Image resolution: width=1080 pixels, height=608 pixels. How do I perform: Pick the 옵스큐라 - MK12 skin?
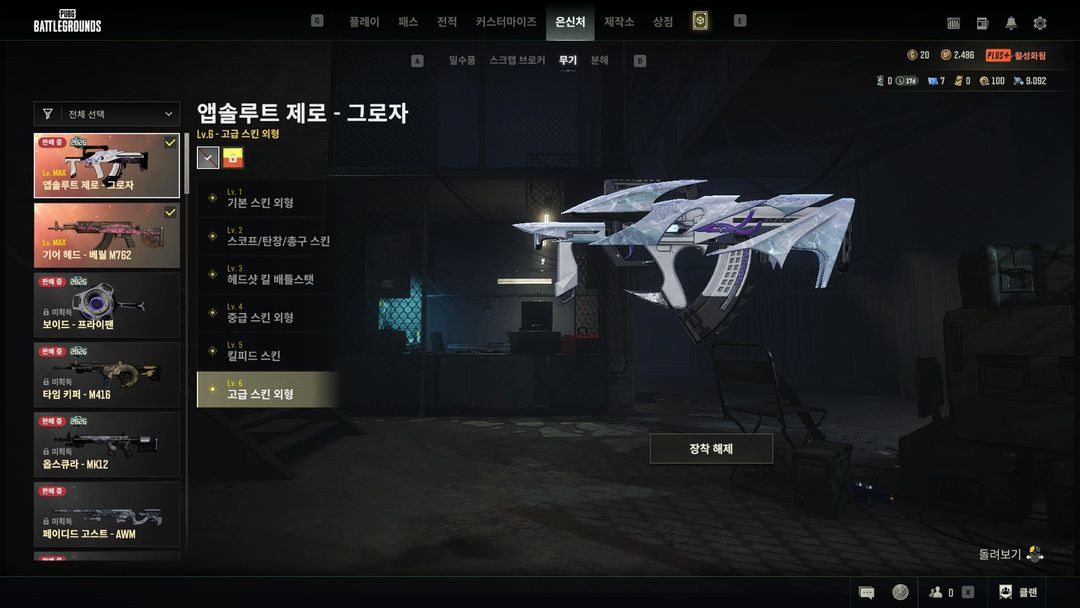[x=107, y=445]
